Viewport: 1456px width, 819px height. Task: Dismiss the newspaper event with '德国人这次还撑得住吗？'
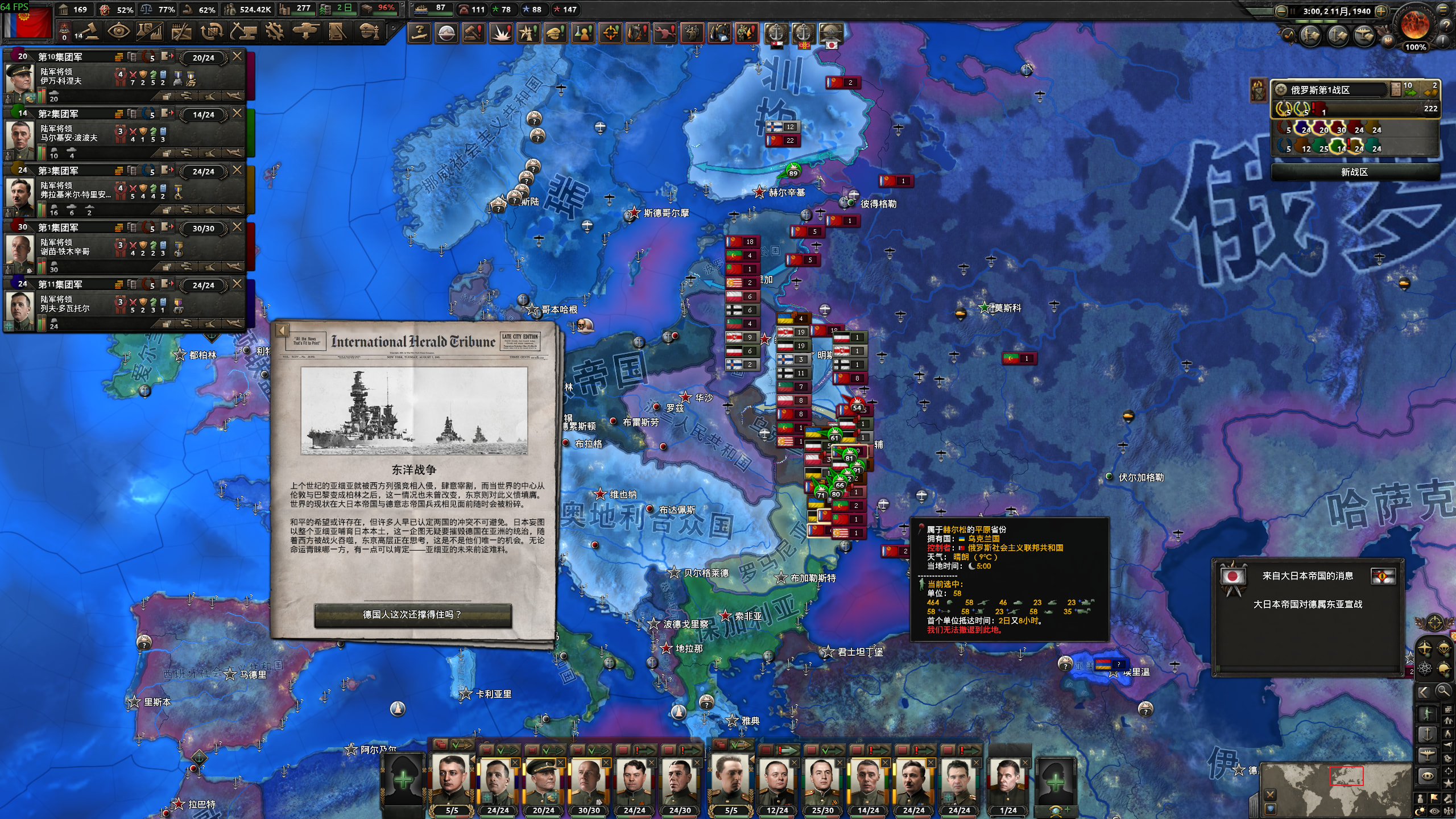click(413, 615)
